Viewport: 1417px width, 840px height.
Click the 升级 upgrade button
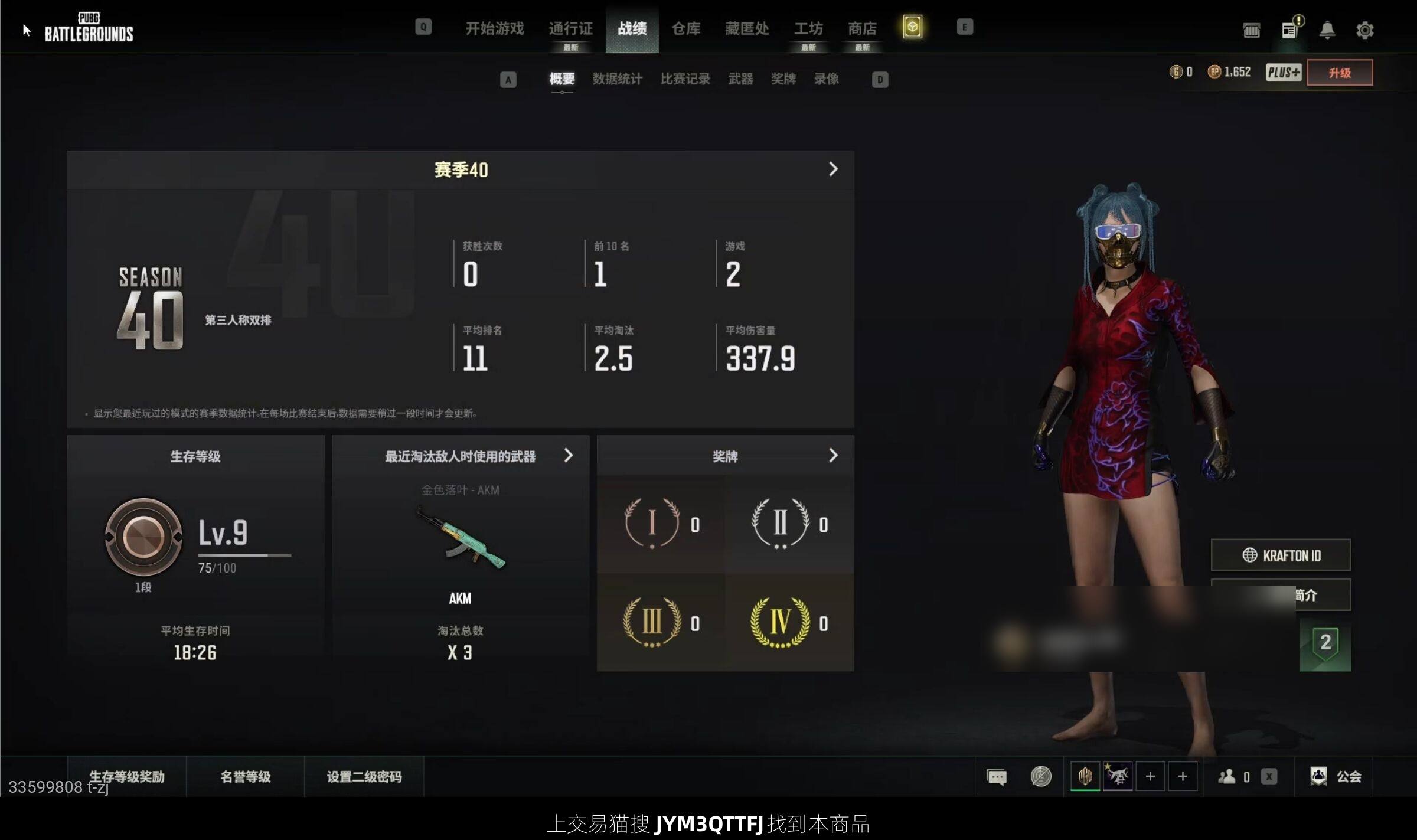pos(1339,73)
